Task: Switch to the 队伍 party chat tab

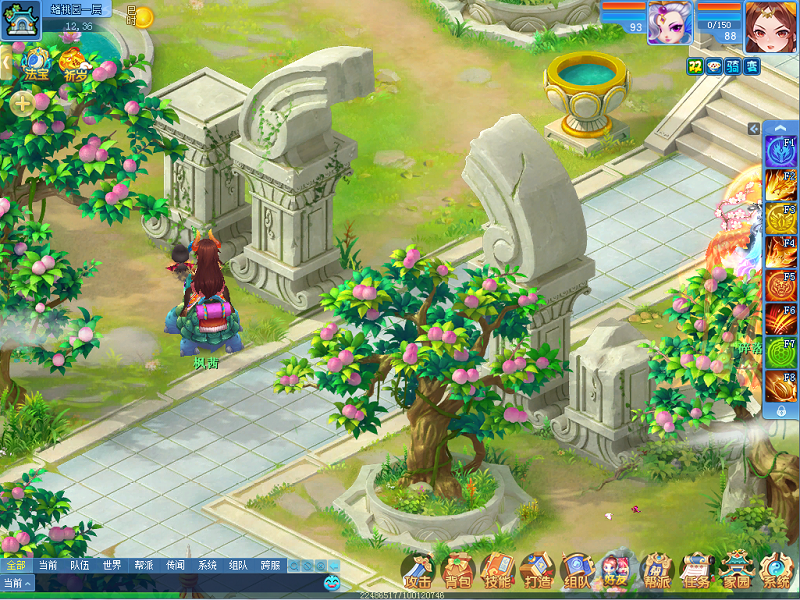Action: coord(80,565)
